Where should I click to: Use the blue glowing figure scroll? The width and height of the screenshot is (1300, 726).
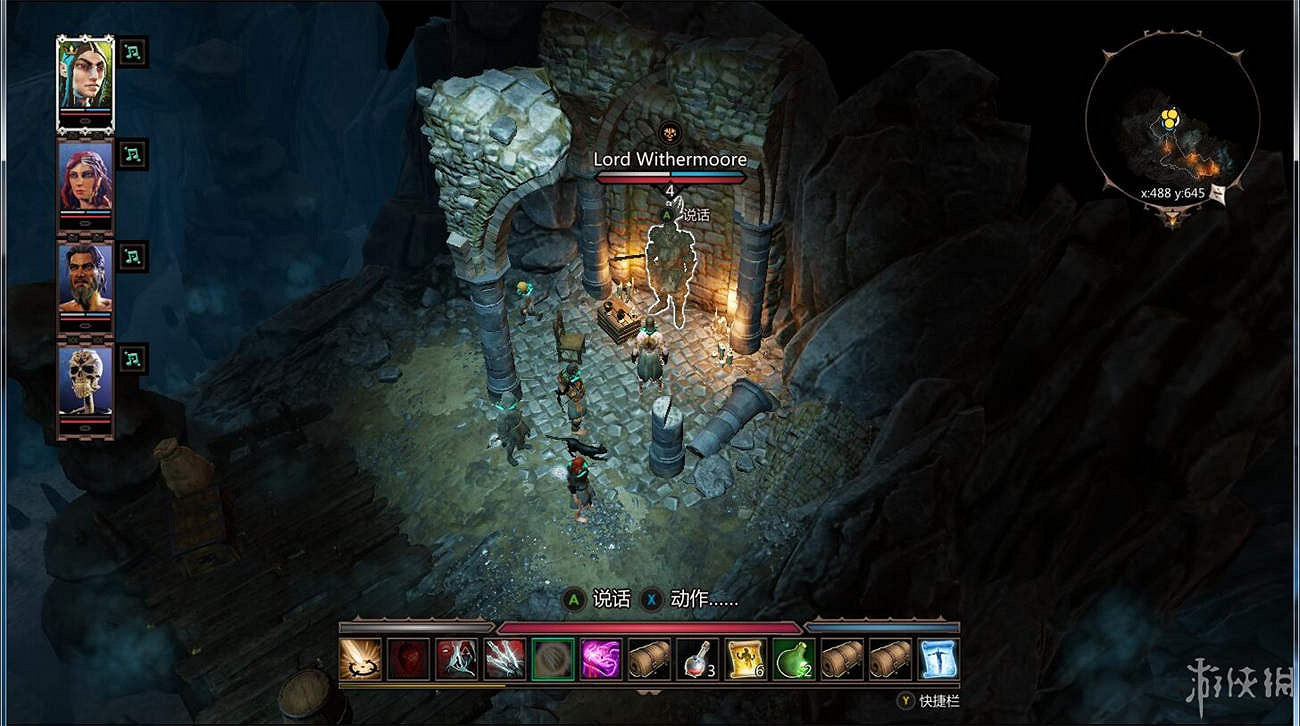pyautogui.click(x=938, y=659)
